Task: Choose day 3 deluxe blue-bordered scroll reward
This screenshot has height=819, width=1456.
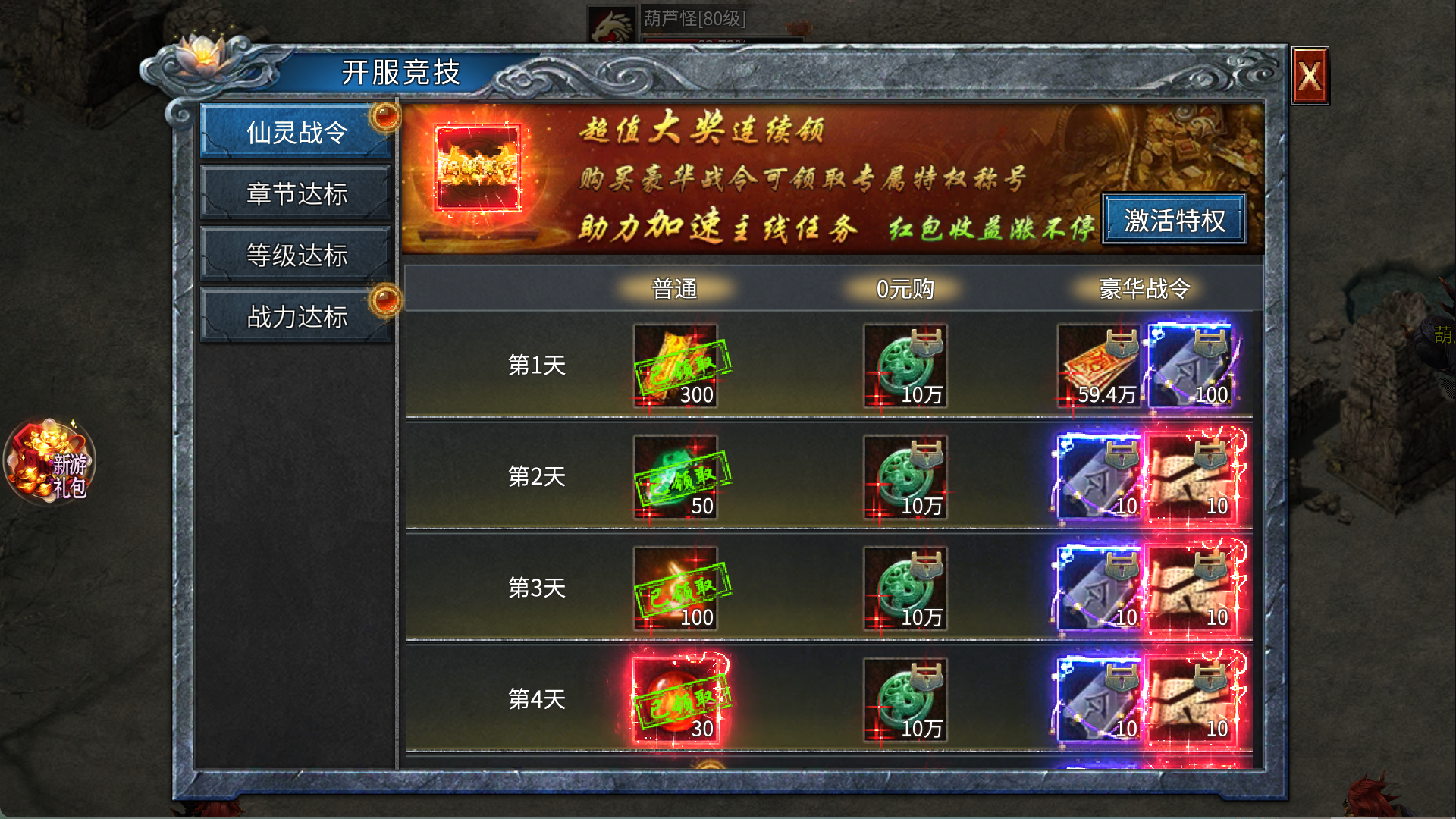Action: (x=1099, y=589)
